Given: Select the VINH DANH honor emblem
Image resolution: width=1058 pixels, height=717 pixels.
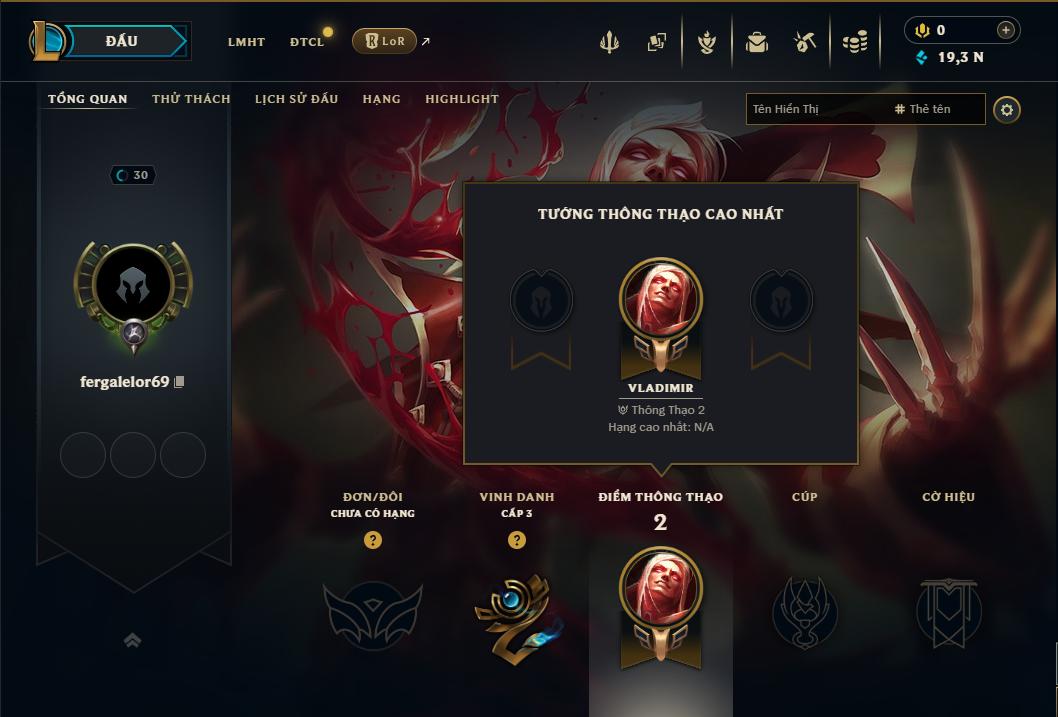Looking at the screenshot, I should click(x=516, y=610).
